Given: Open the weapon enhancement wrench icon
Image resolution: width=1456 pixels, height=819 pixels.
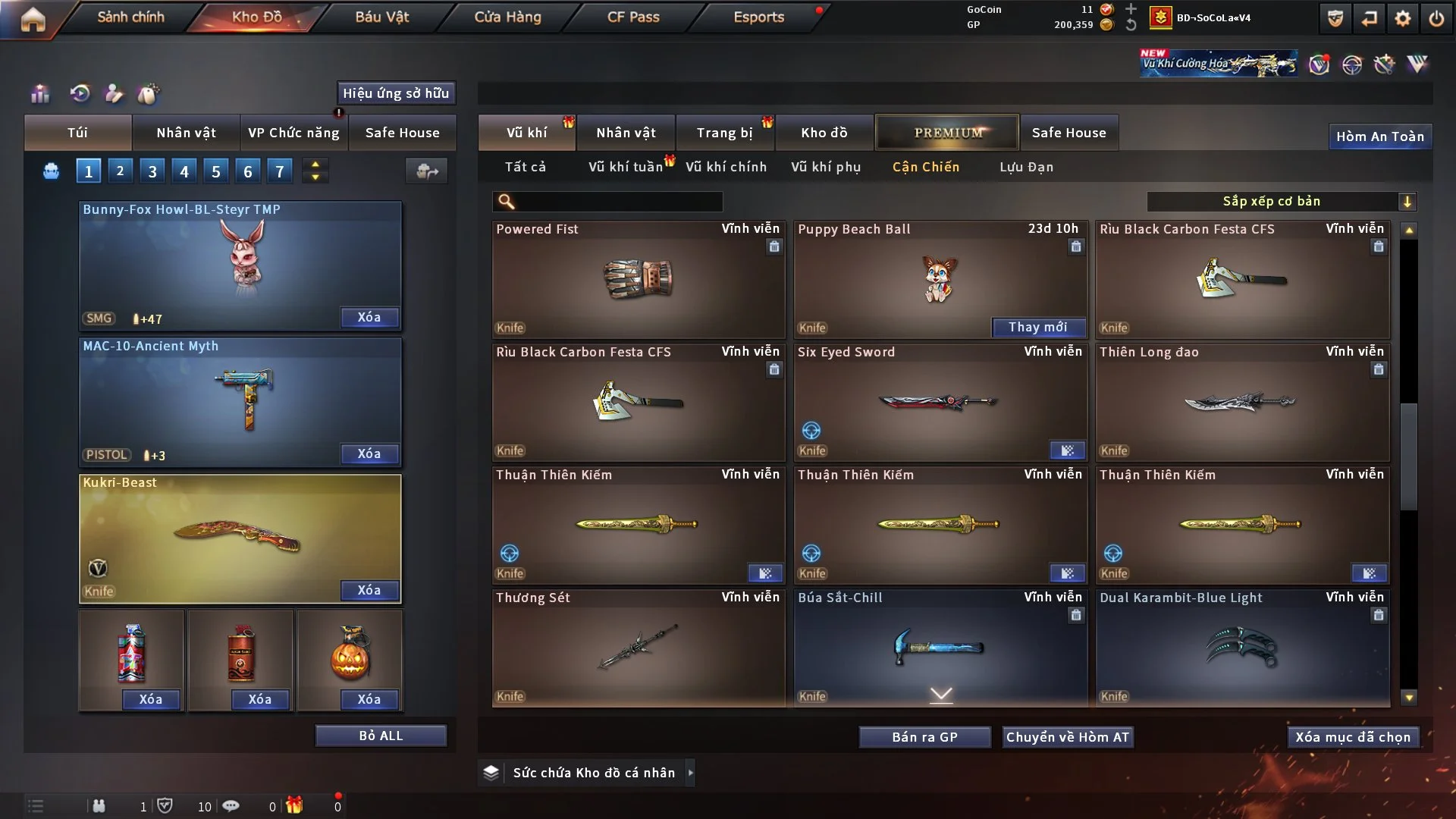Looking at the screenshot, I should pos(1385,64).
